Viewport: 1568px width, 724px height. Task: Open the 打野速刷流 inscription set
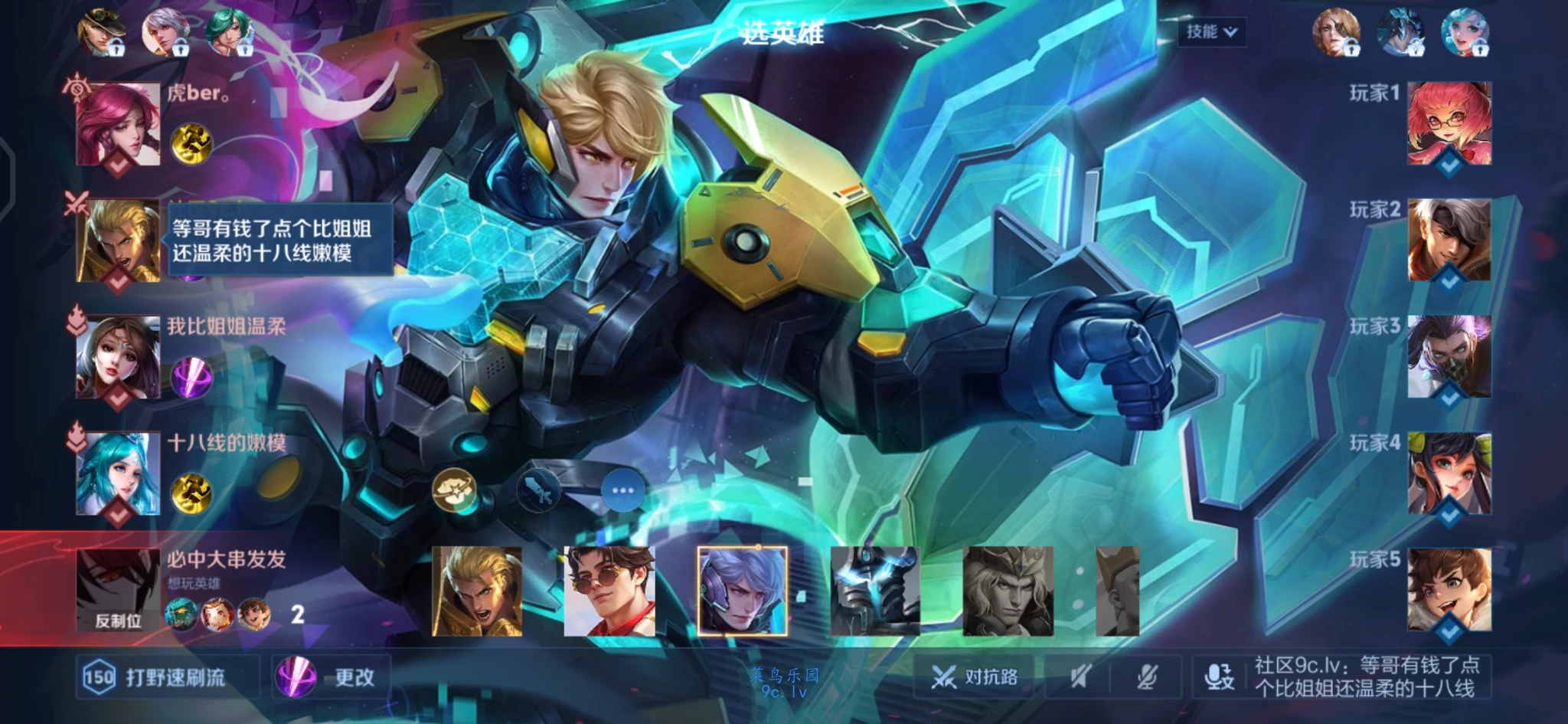pos(167,677)
